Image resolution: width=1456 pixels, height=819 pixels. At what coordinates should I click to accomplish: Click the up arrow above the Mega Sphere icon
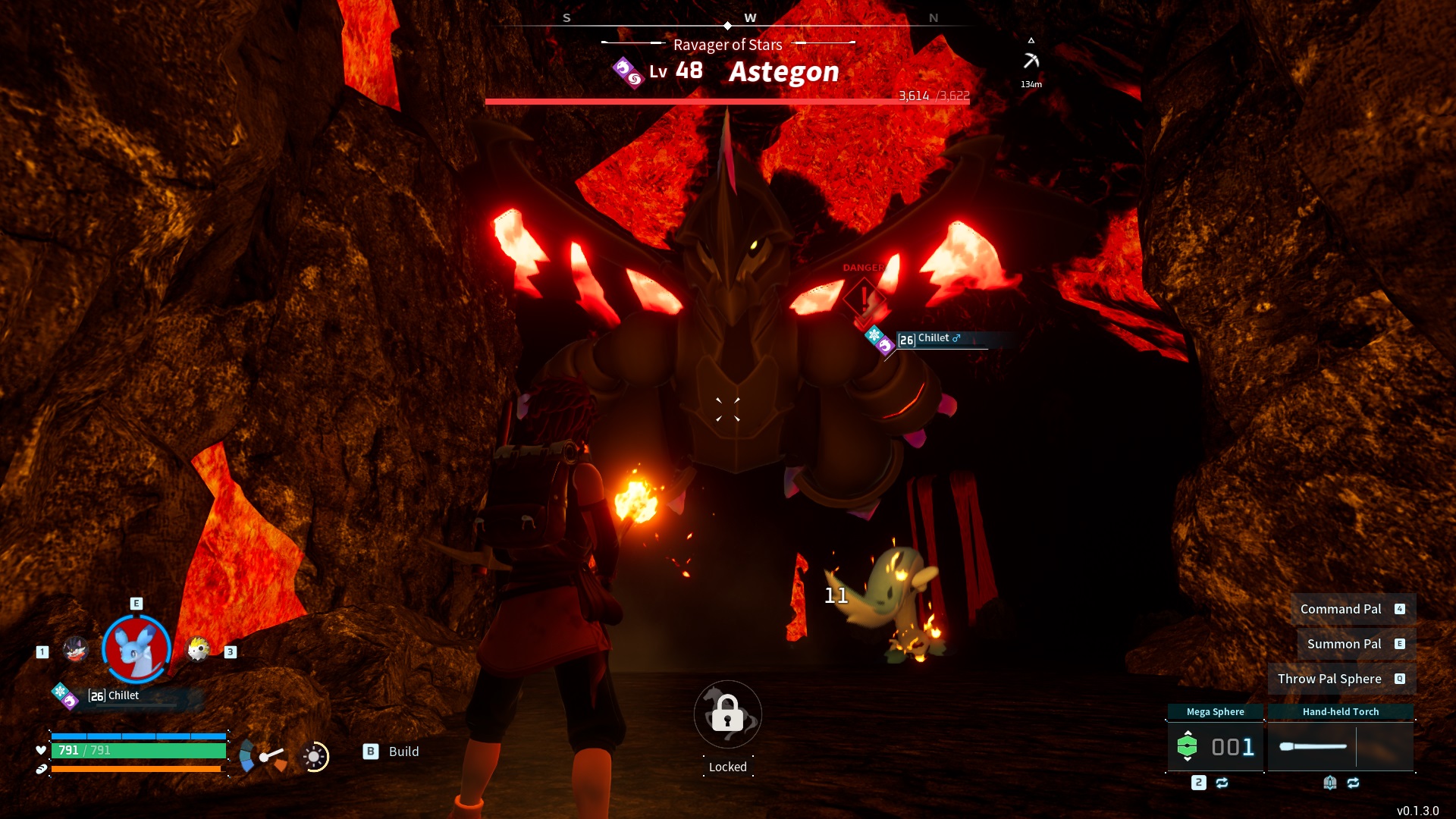click(x=1188, y=733)
